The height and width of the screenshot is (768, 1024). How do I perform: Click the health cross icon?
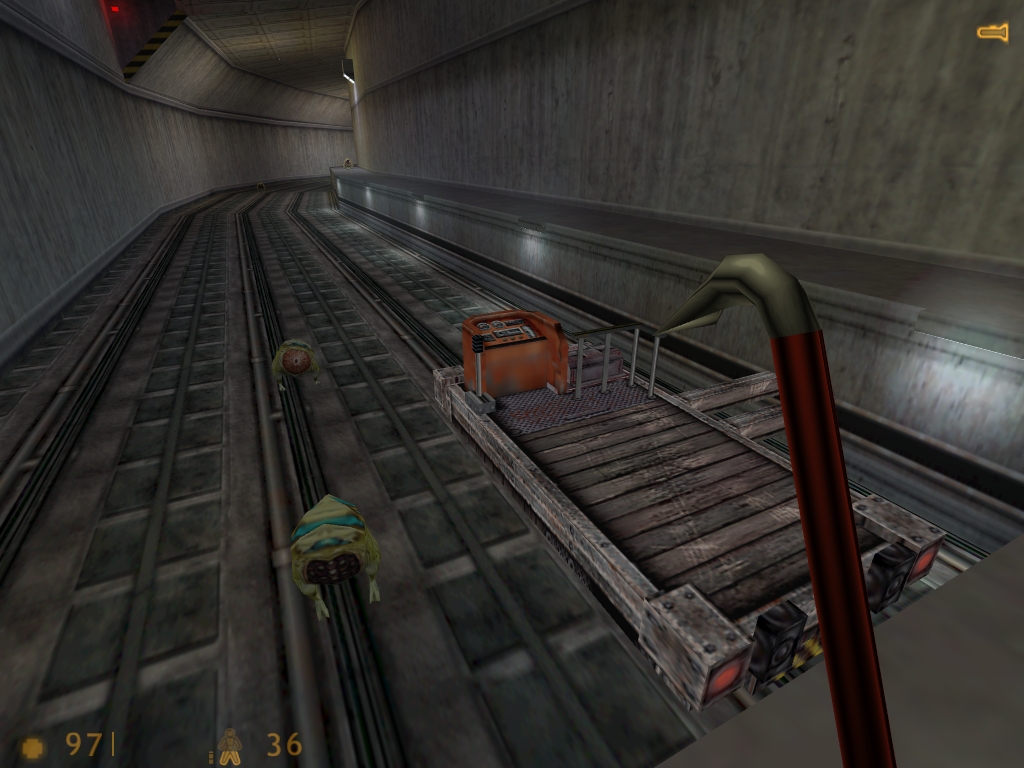(33, 747)
